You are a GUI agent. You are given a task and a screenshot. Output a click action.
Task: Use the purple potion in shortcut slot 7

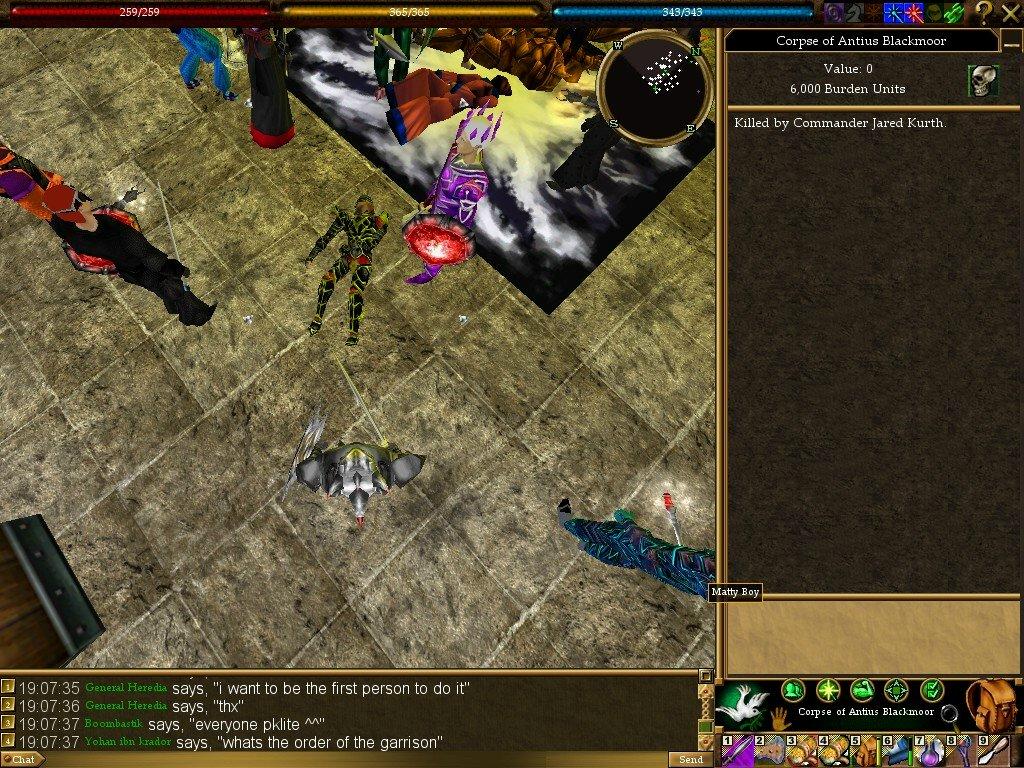coord(931,751)
